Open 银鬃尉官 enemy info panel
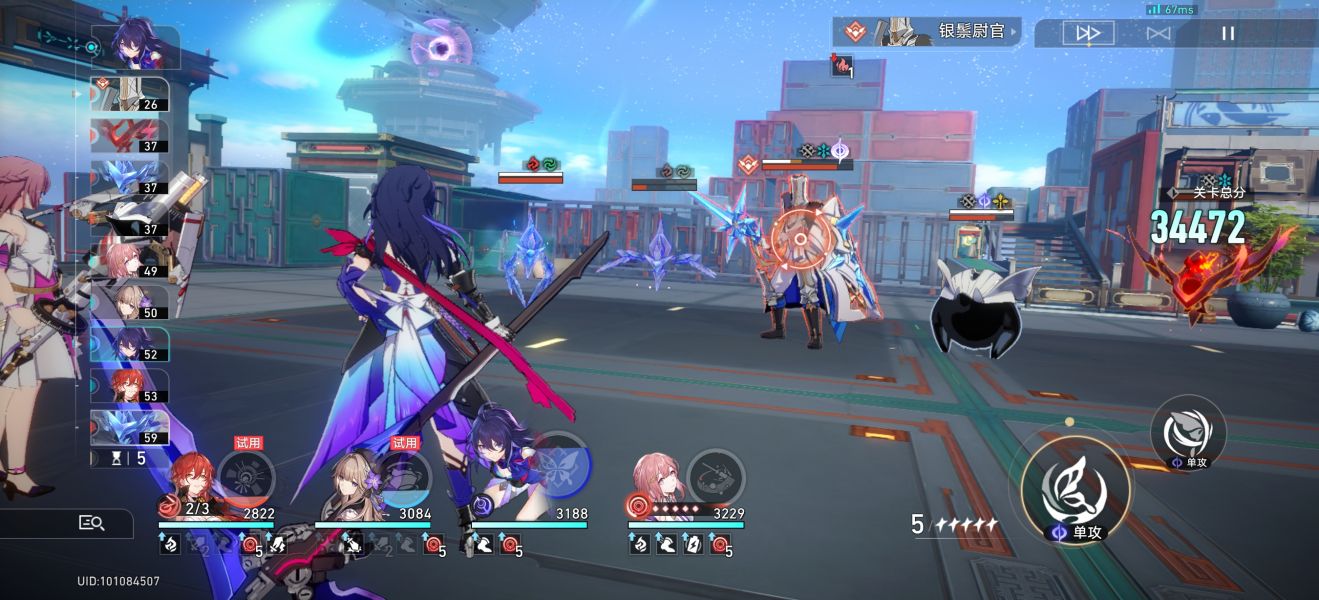The image size is (1319, 600). (928, 32)
